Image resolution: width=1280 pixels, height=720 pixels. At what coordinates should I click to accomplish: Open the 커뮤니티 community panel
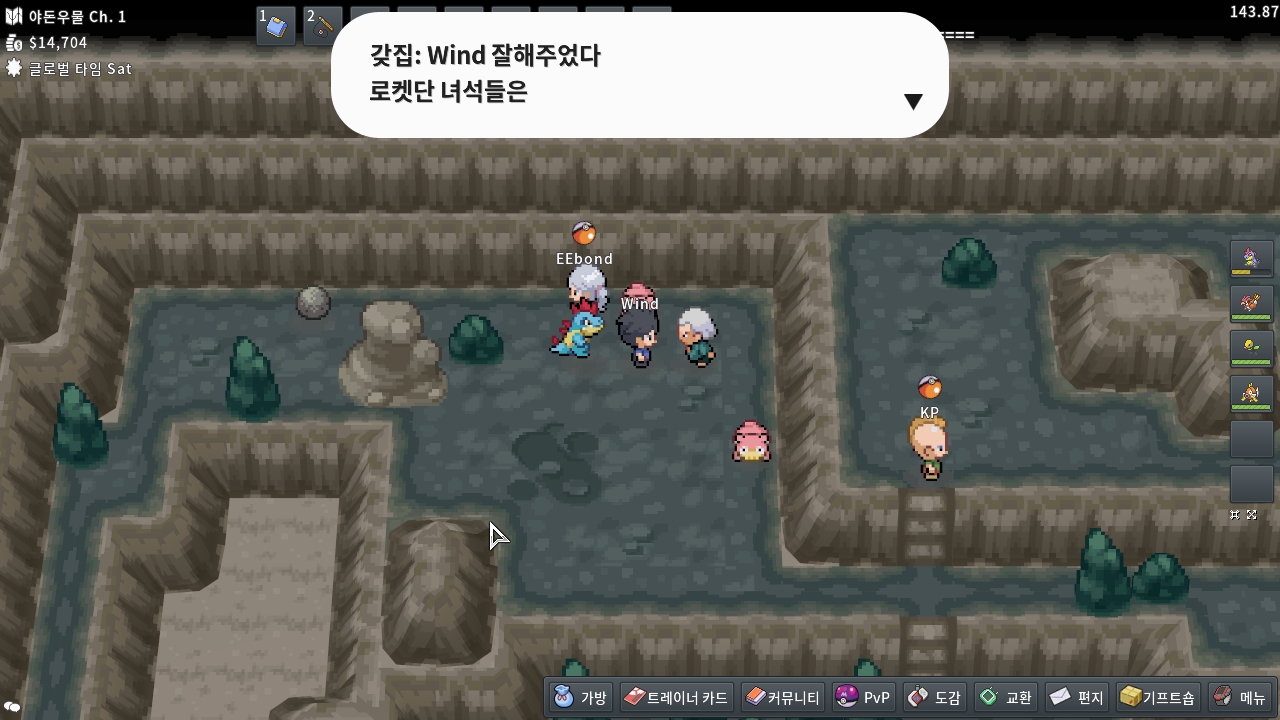[x=782, y=697]
